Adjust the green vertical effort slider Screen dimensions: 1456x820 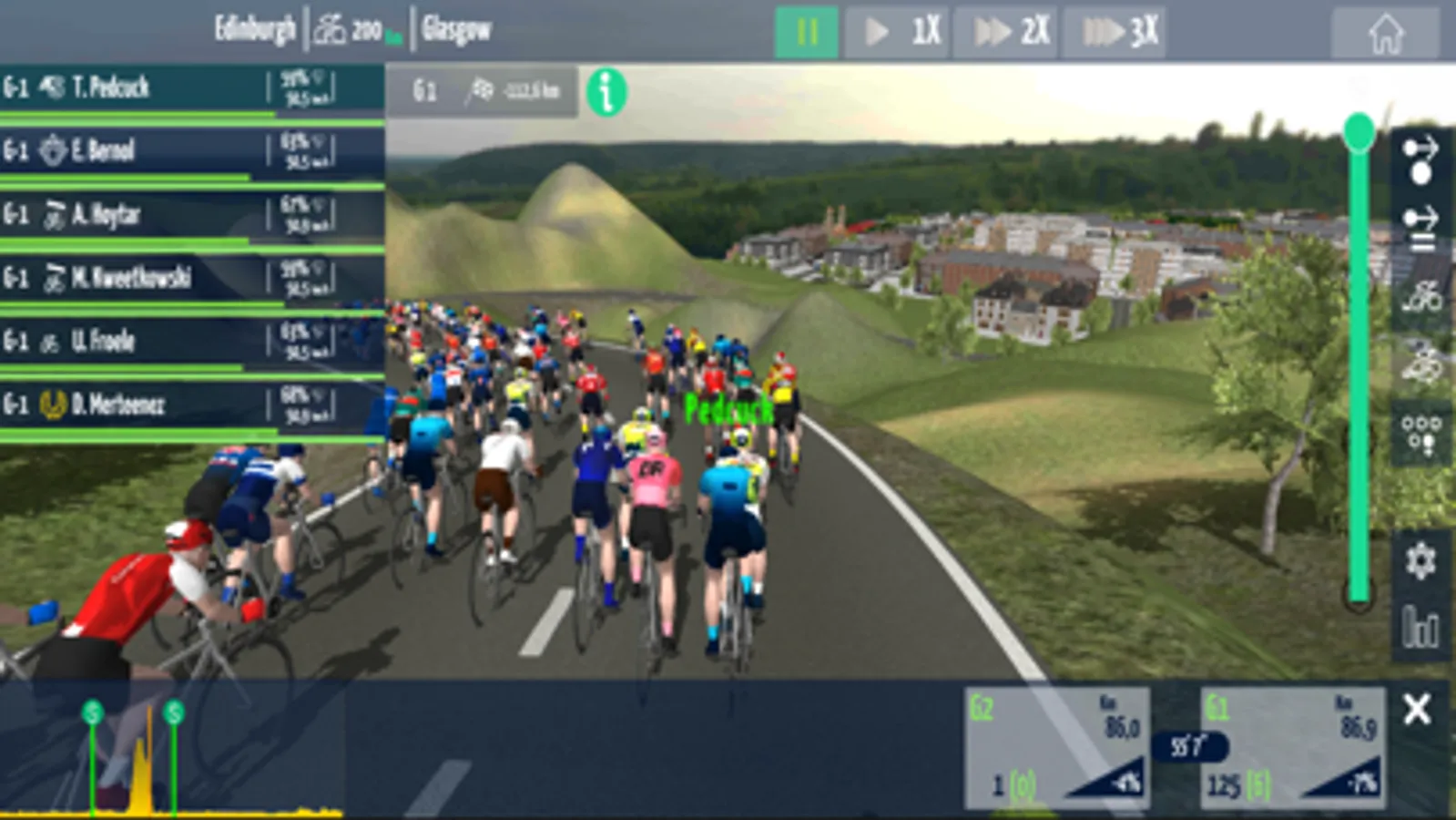coord(1359,134)
